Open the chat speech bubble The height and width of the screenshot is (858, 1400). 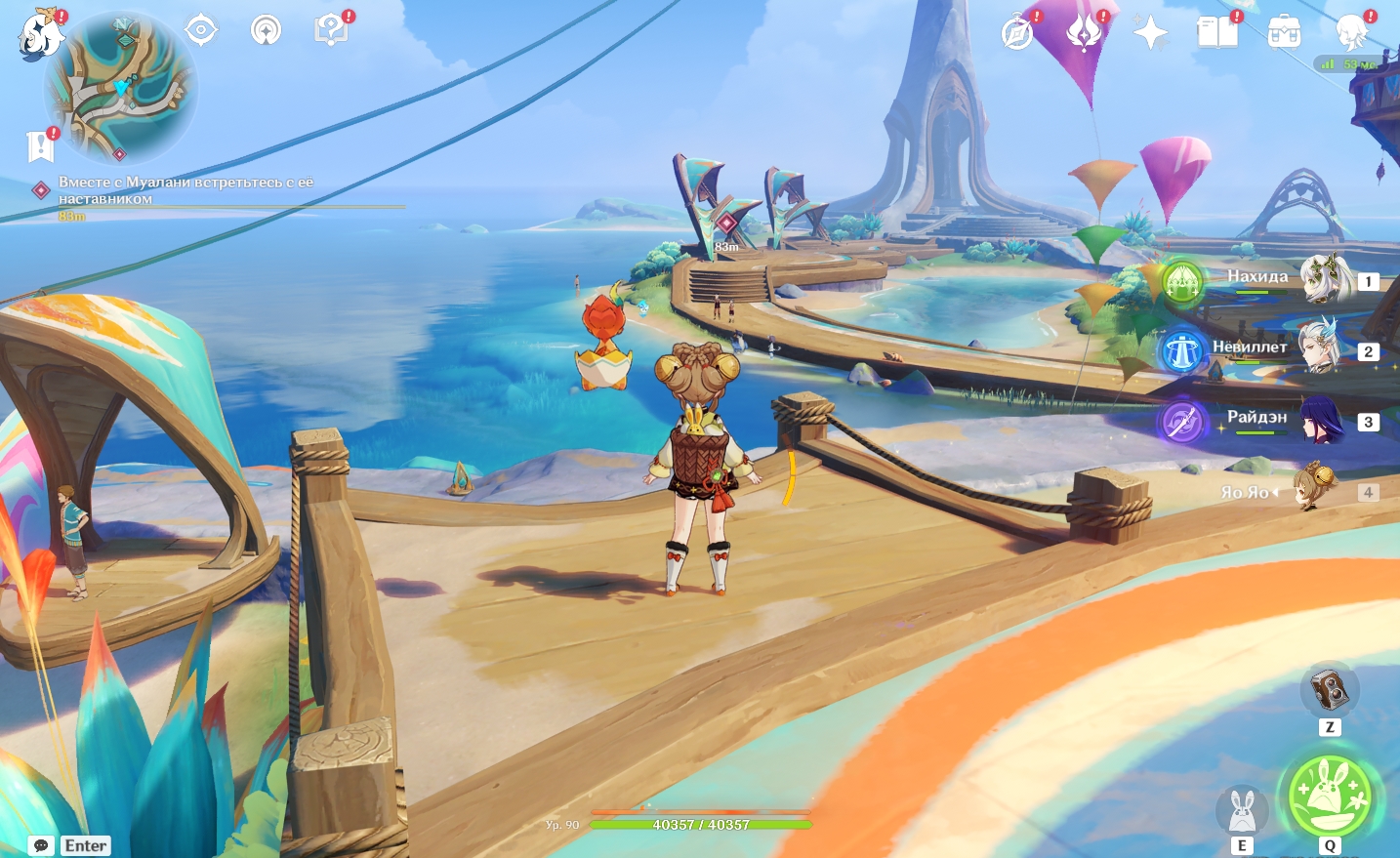coord(41,845)
